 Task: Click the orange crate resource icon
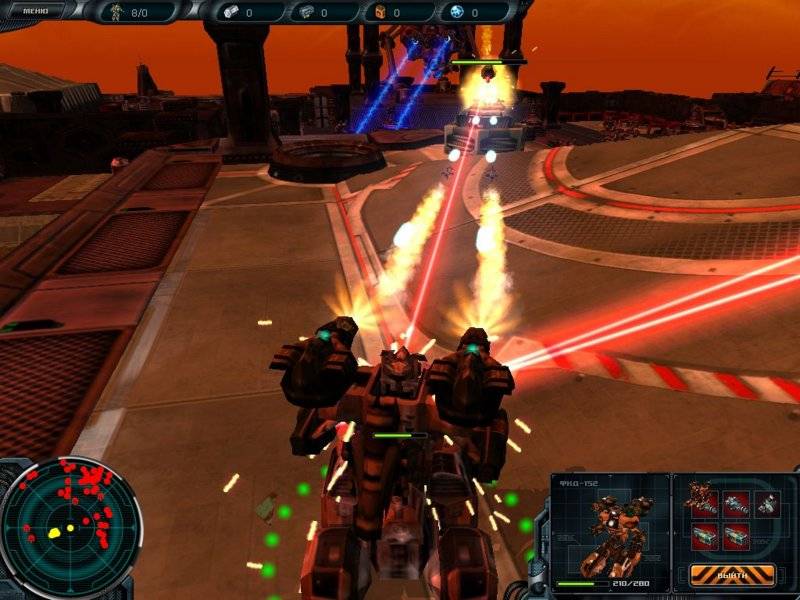[x=379, y=13]
